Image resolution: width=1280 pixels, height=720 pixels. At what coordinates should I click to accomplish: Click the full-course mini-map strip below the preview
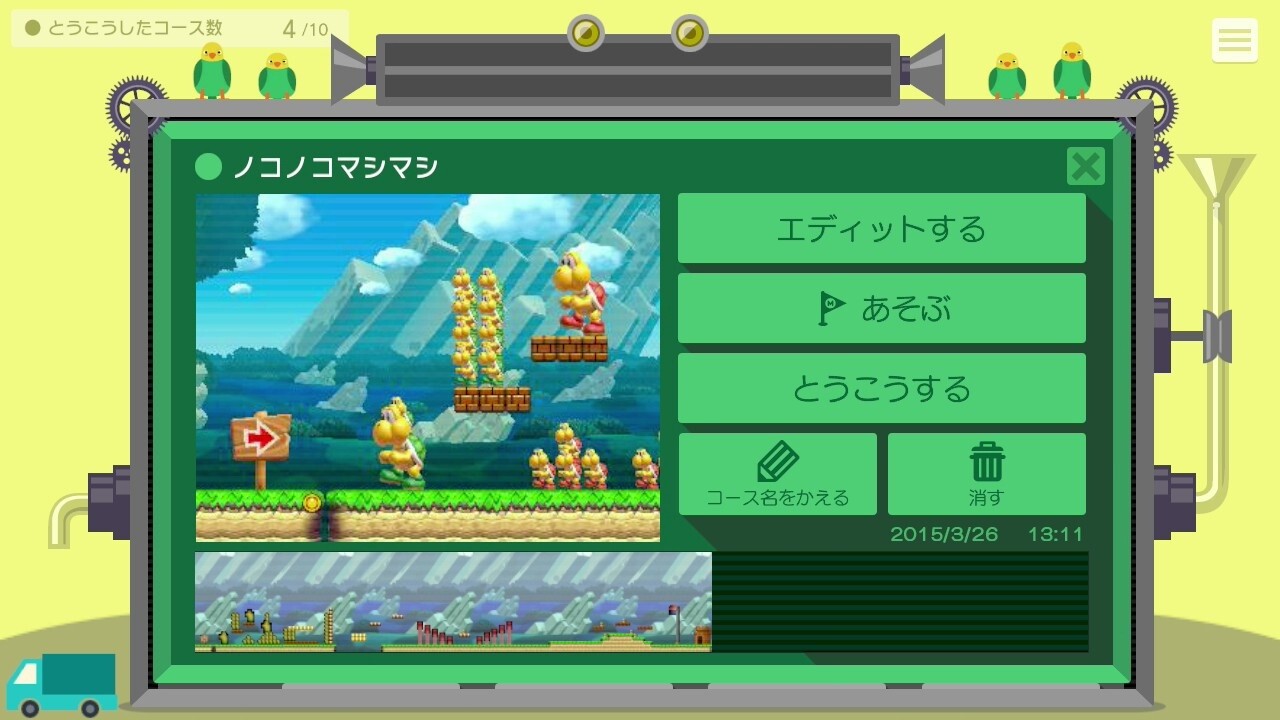[x=452, y=601]
